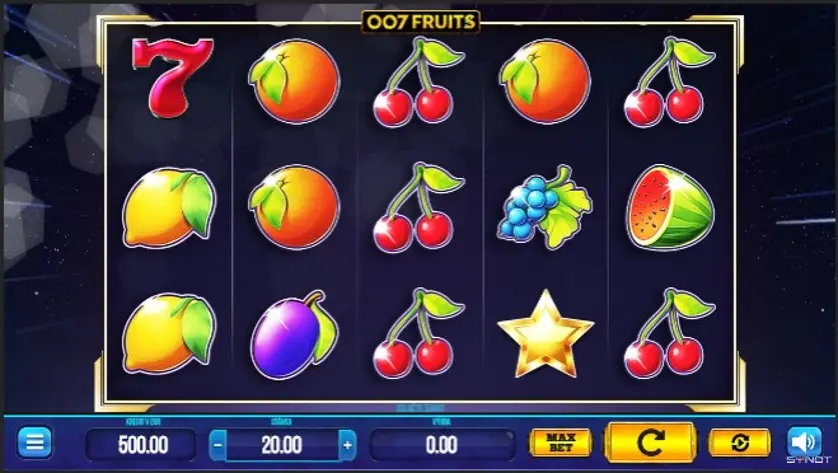Screen dimensions: 838x473
Task: Spin the reels with the large arrow button
Action: point(650,442)
